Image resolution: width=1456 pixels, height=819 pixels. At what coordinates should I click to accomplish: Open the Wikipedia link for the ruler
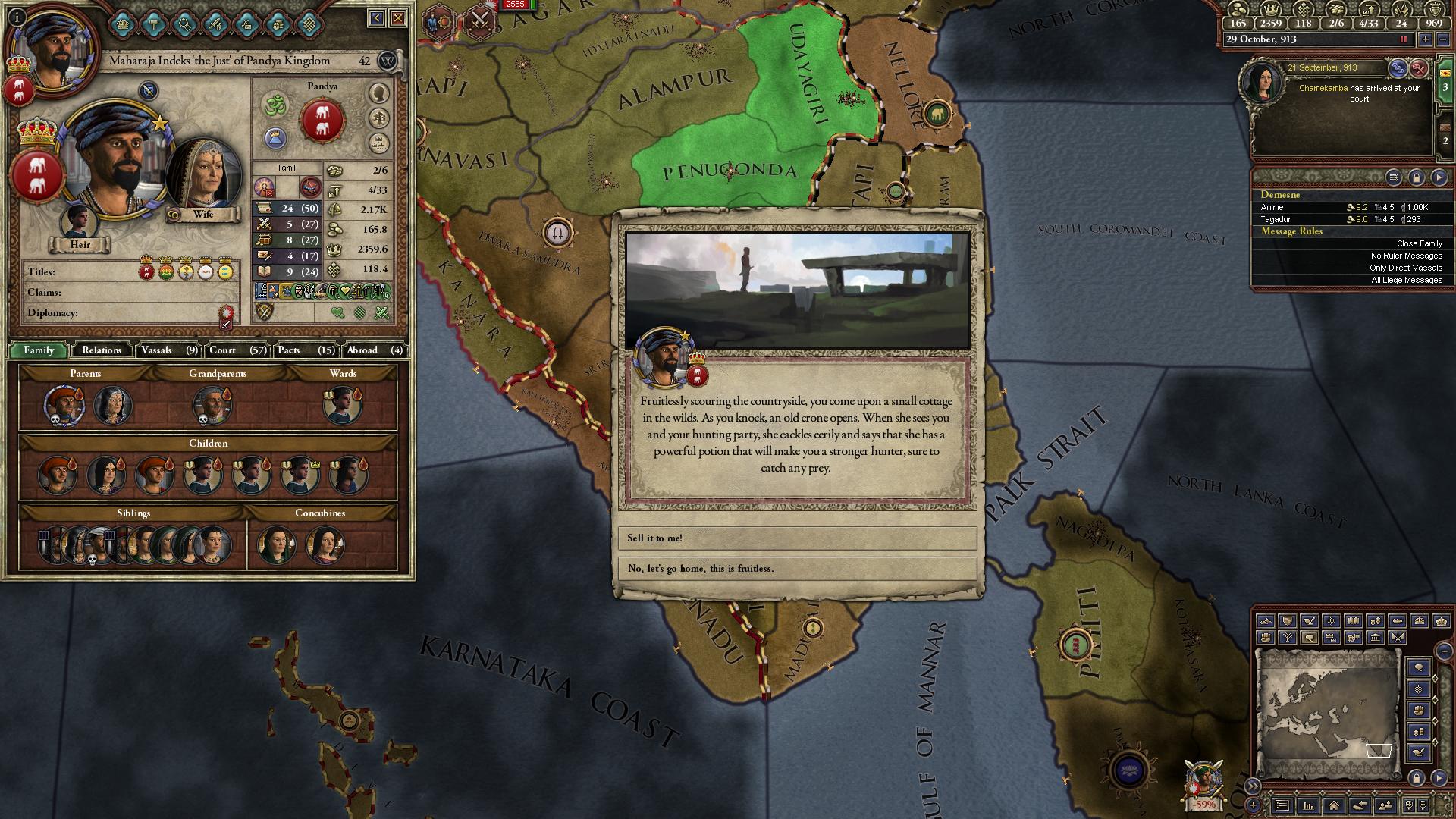(x=388, y=61)
